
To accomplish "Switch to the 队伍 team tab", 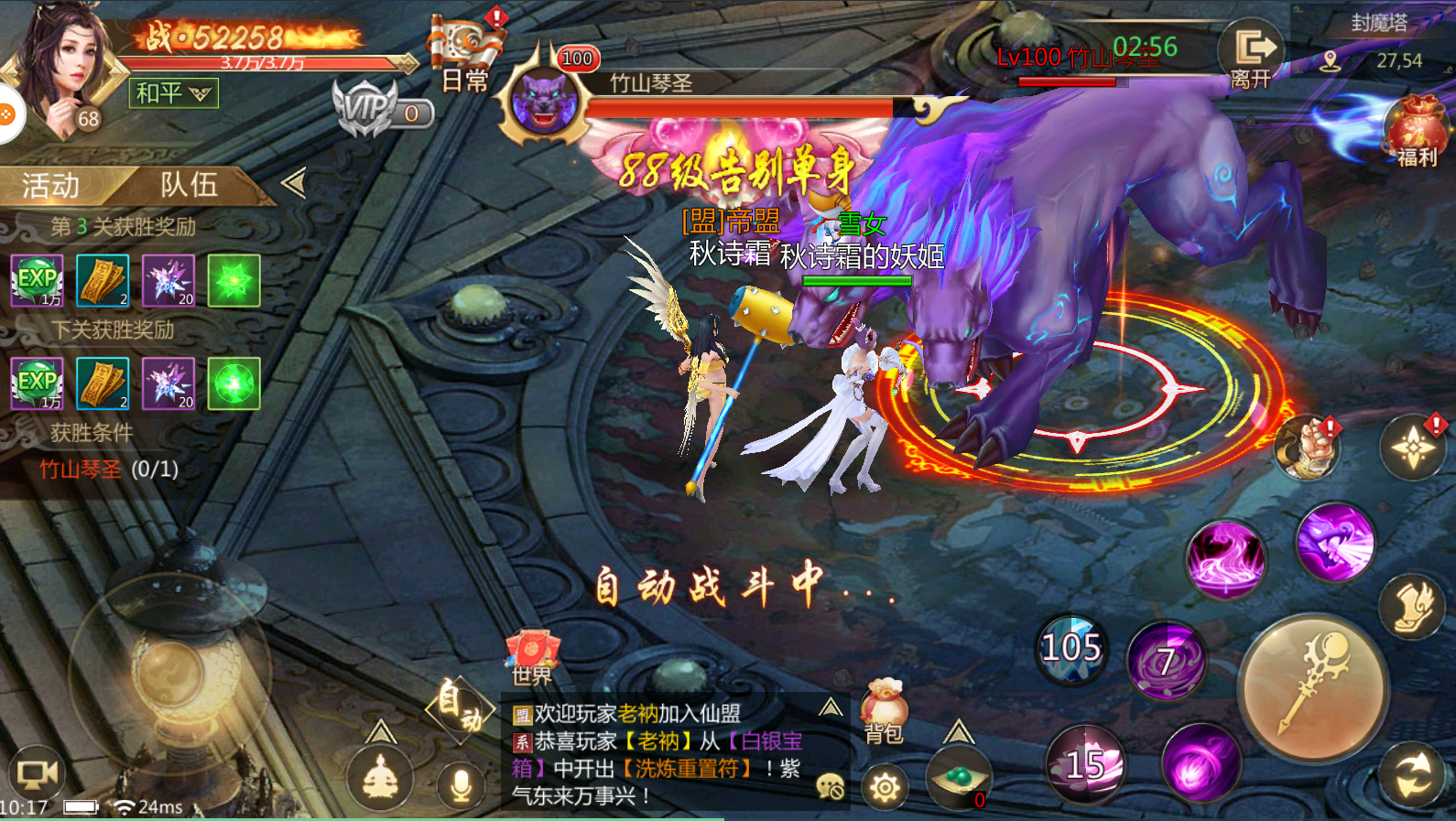I will tap(190, 185).
